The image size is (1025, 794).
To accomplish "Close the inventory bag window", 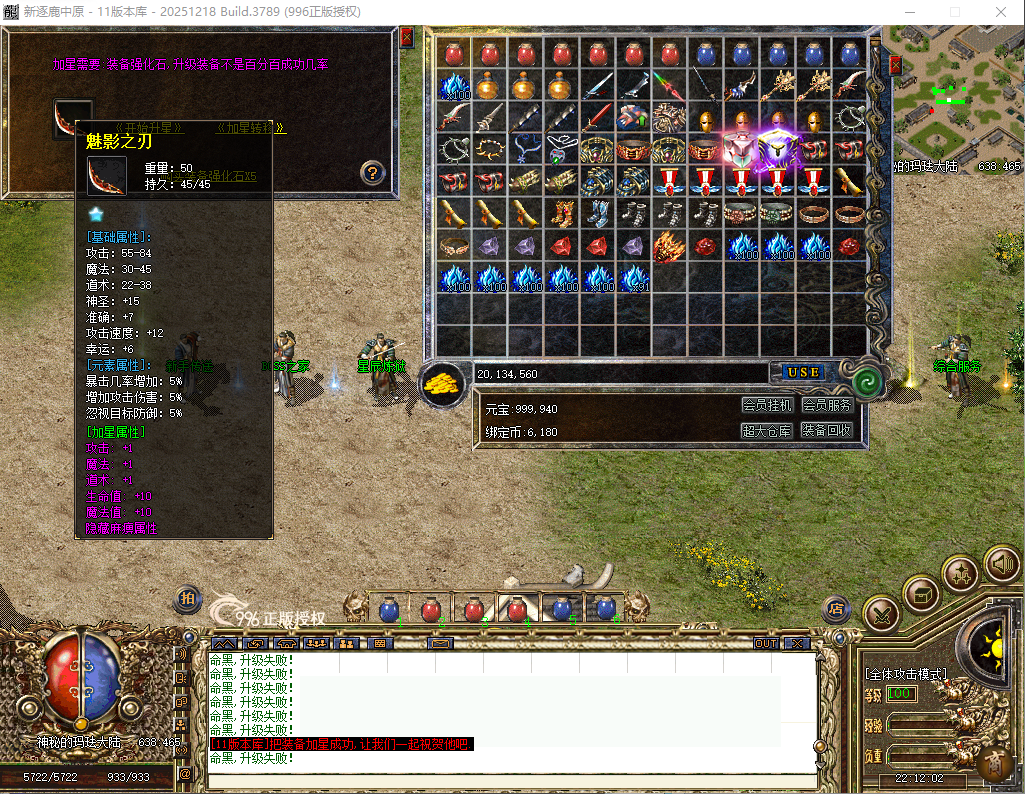I will click(x=895, y=66).
